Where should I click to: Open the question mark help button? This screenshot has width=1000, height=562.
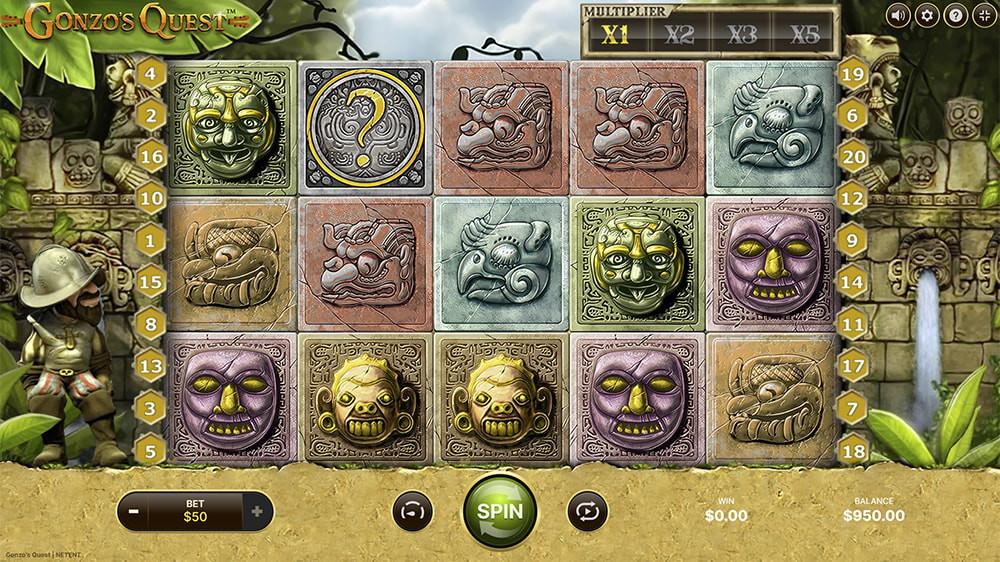pyautogui.click(x=955, y=15)
